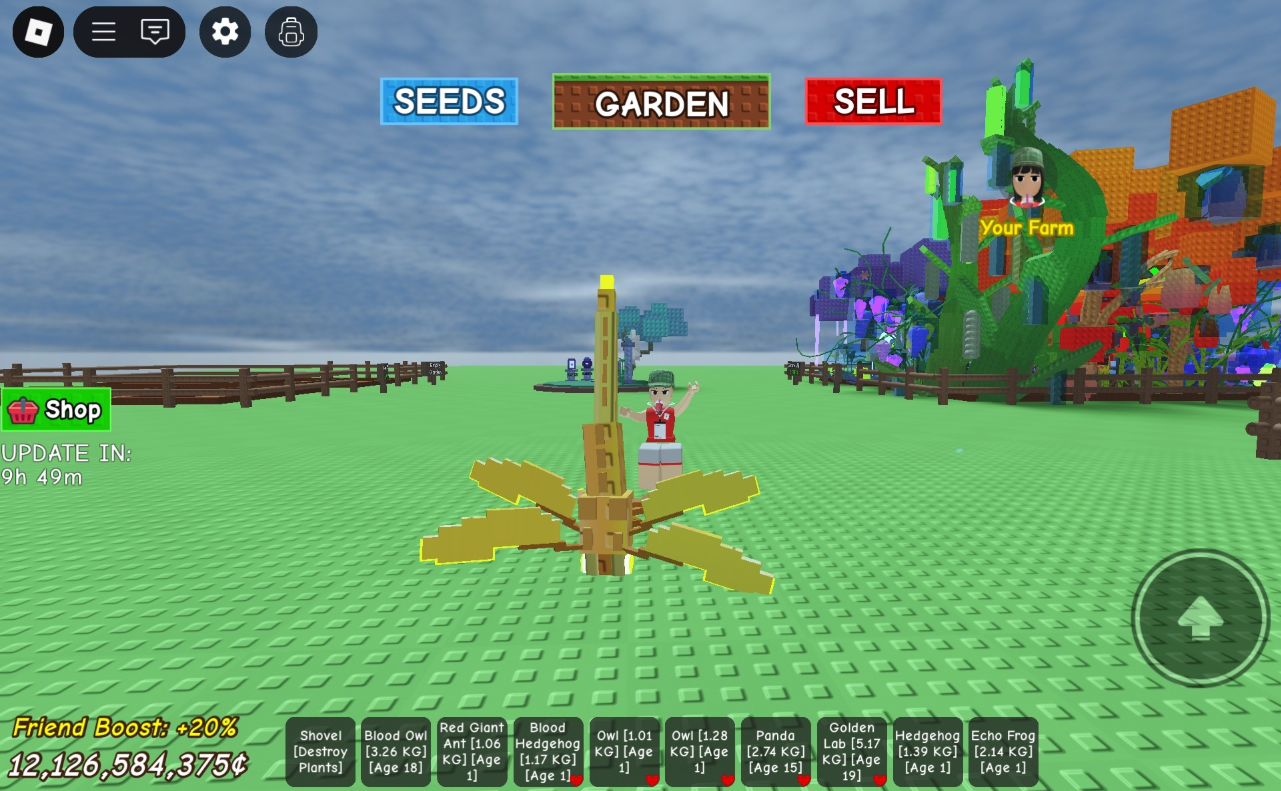Equip the Panda hotbar slot
1281x791 pixels.
click(776, 752)
